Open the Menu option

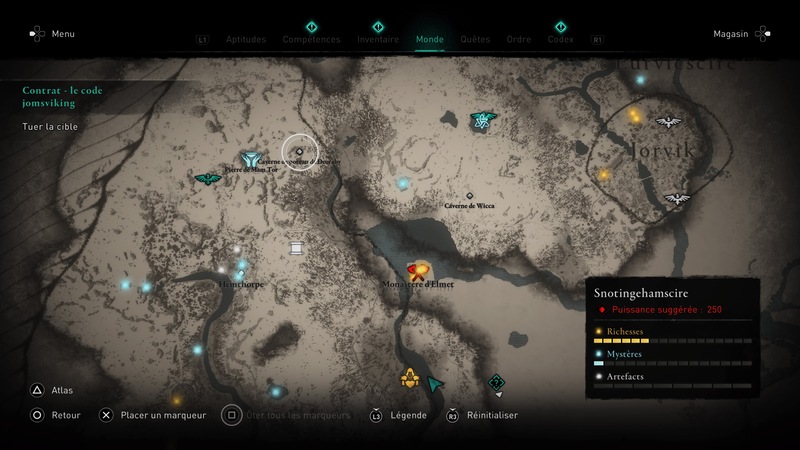coord(62,34)
